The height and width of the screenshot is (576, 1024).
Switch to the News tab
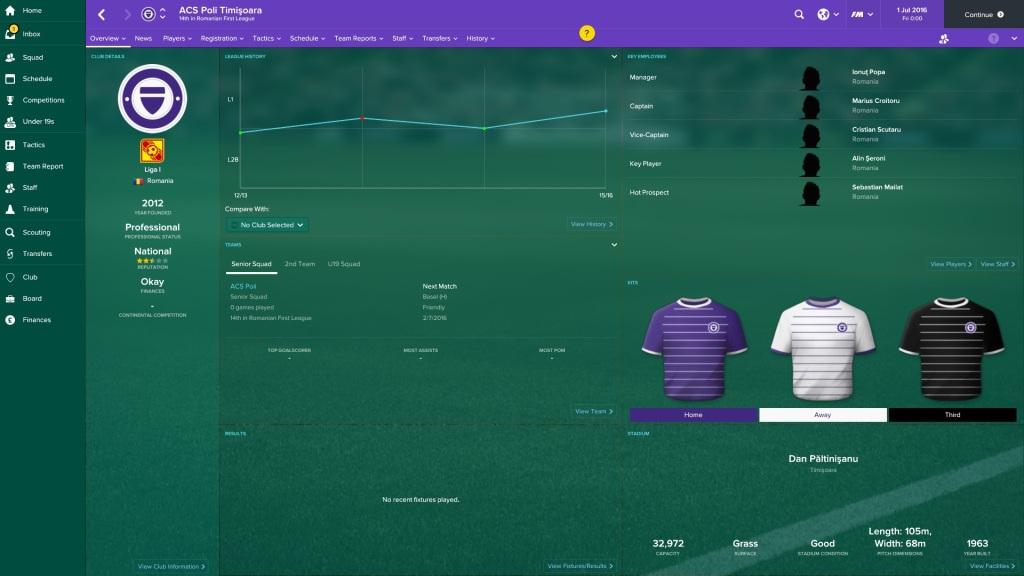pos(143,38)
